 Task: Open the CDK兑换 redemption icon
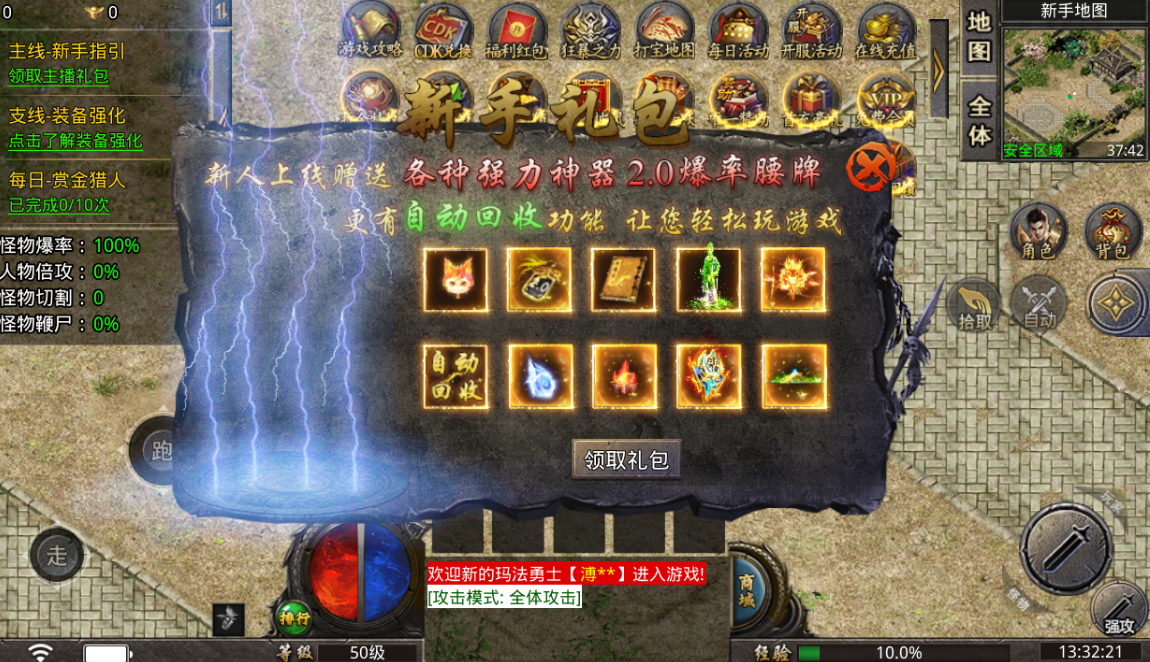444,32
